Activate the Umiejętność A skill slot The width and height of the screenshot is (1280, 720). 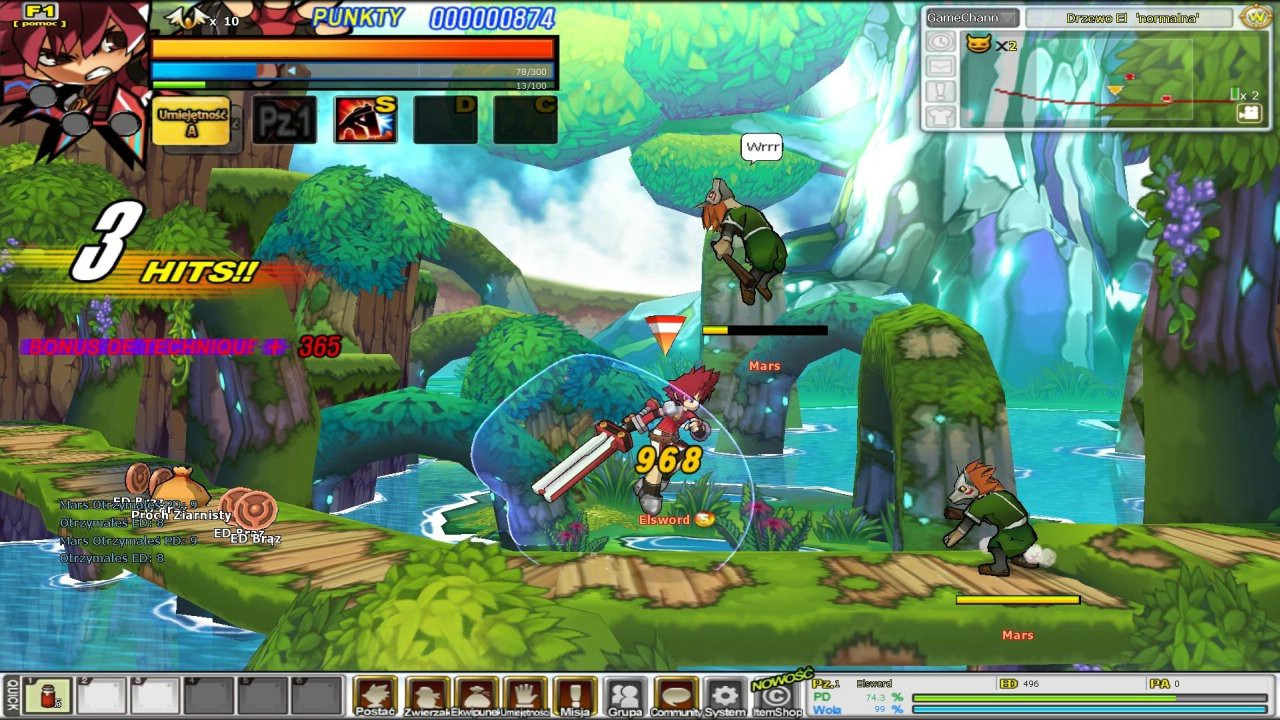pos(191,120)
